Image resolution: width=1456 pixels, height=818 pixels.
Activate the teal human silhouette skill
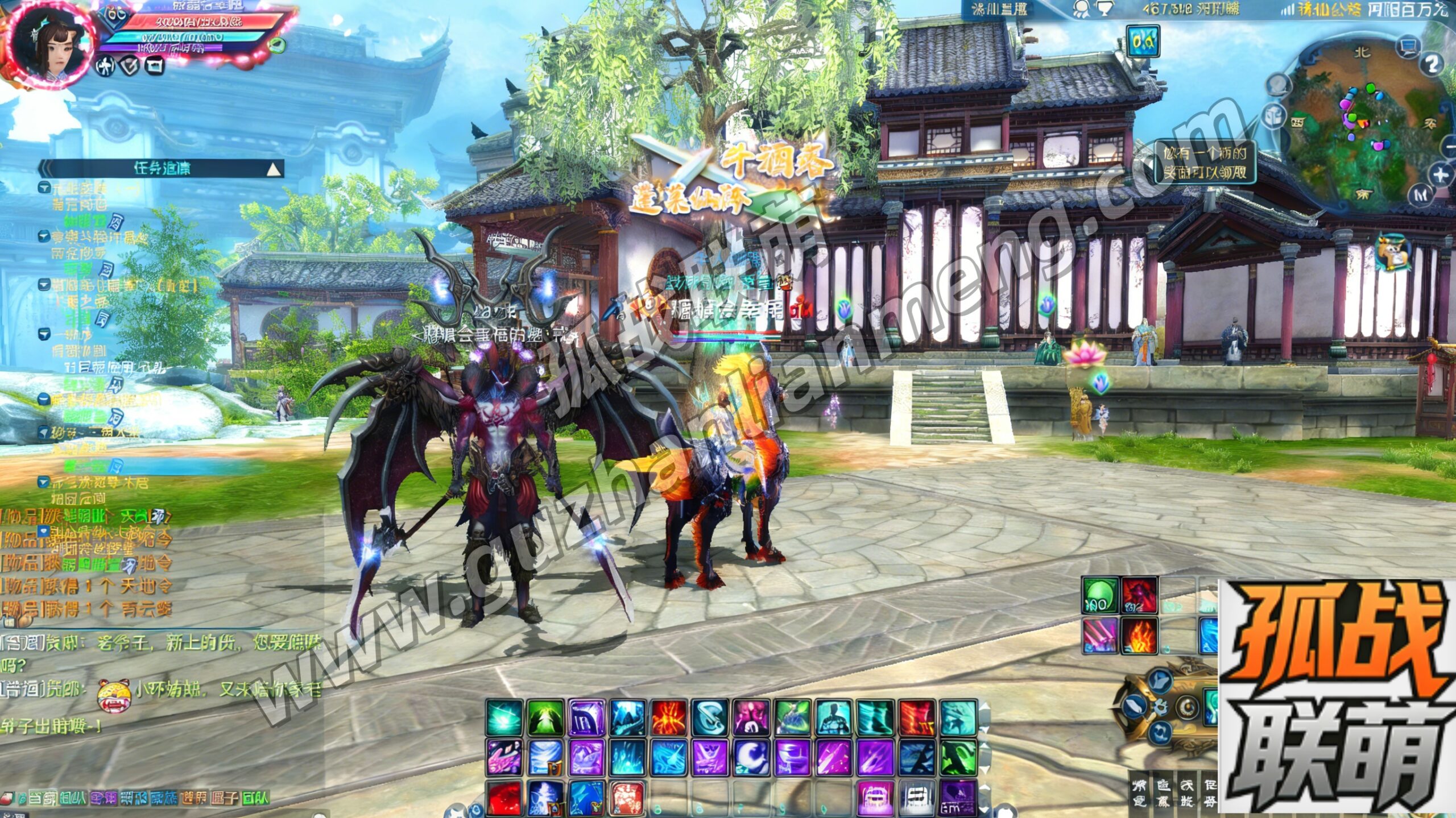(x=833, y=717)
